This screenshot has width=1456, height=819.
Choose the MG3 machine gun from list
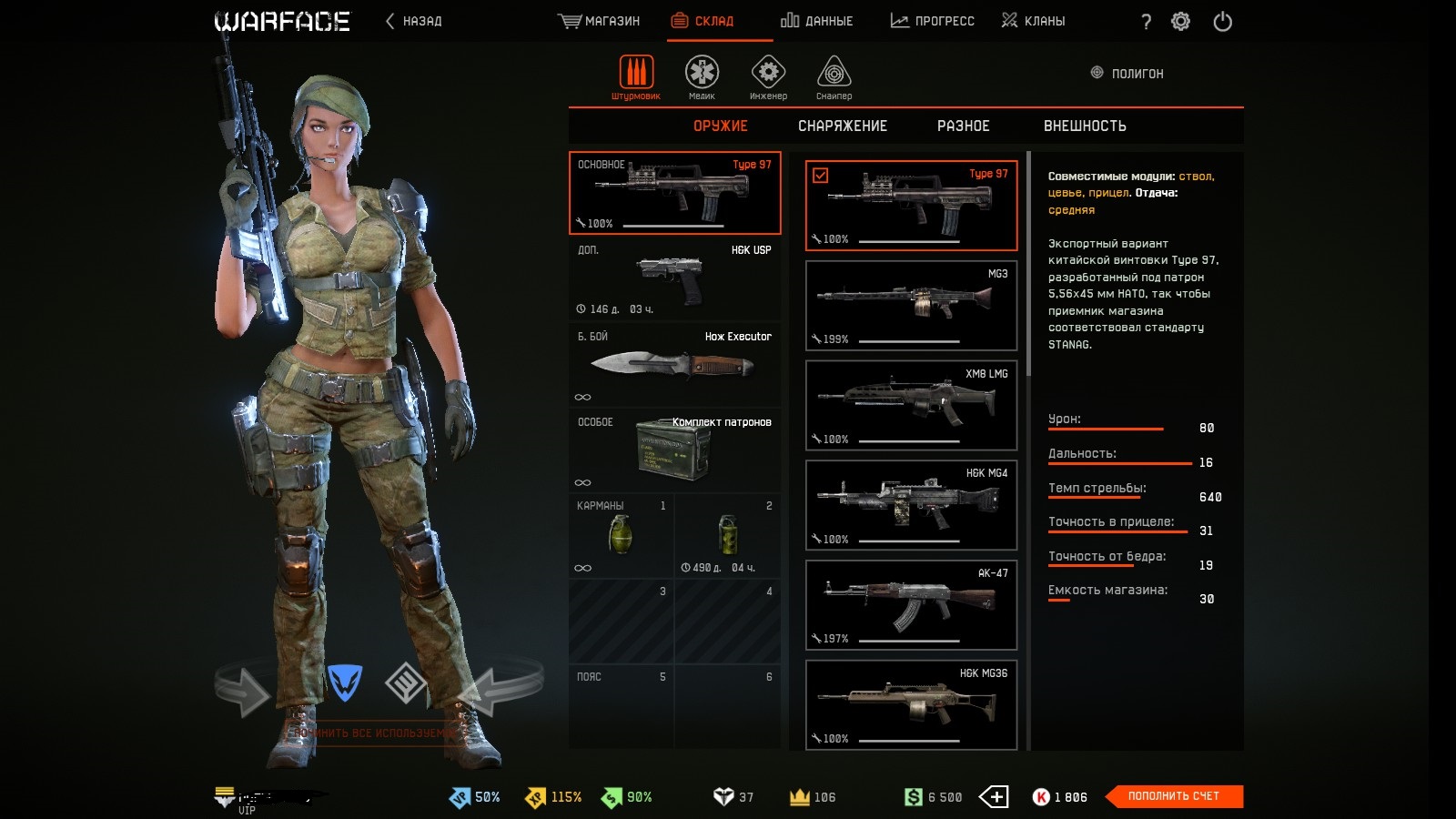point(911,305)
